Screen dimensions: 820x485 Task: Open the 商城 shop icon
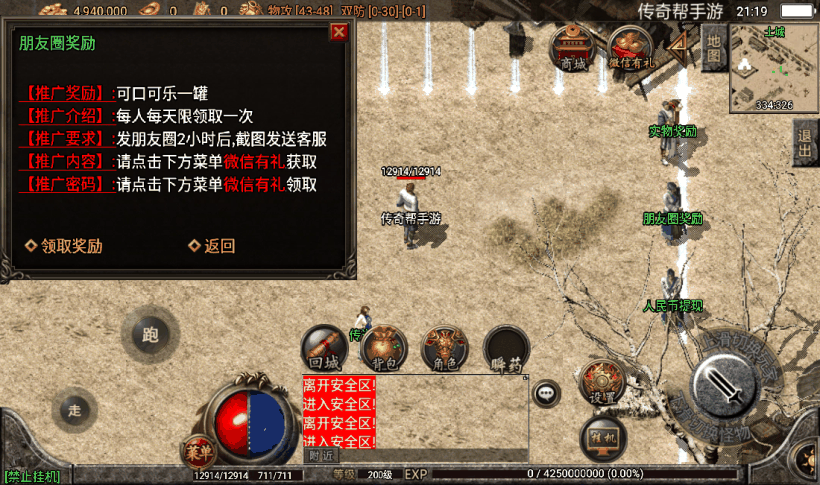click(x=573, y=49)
